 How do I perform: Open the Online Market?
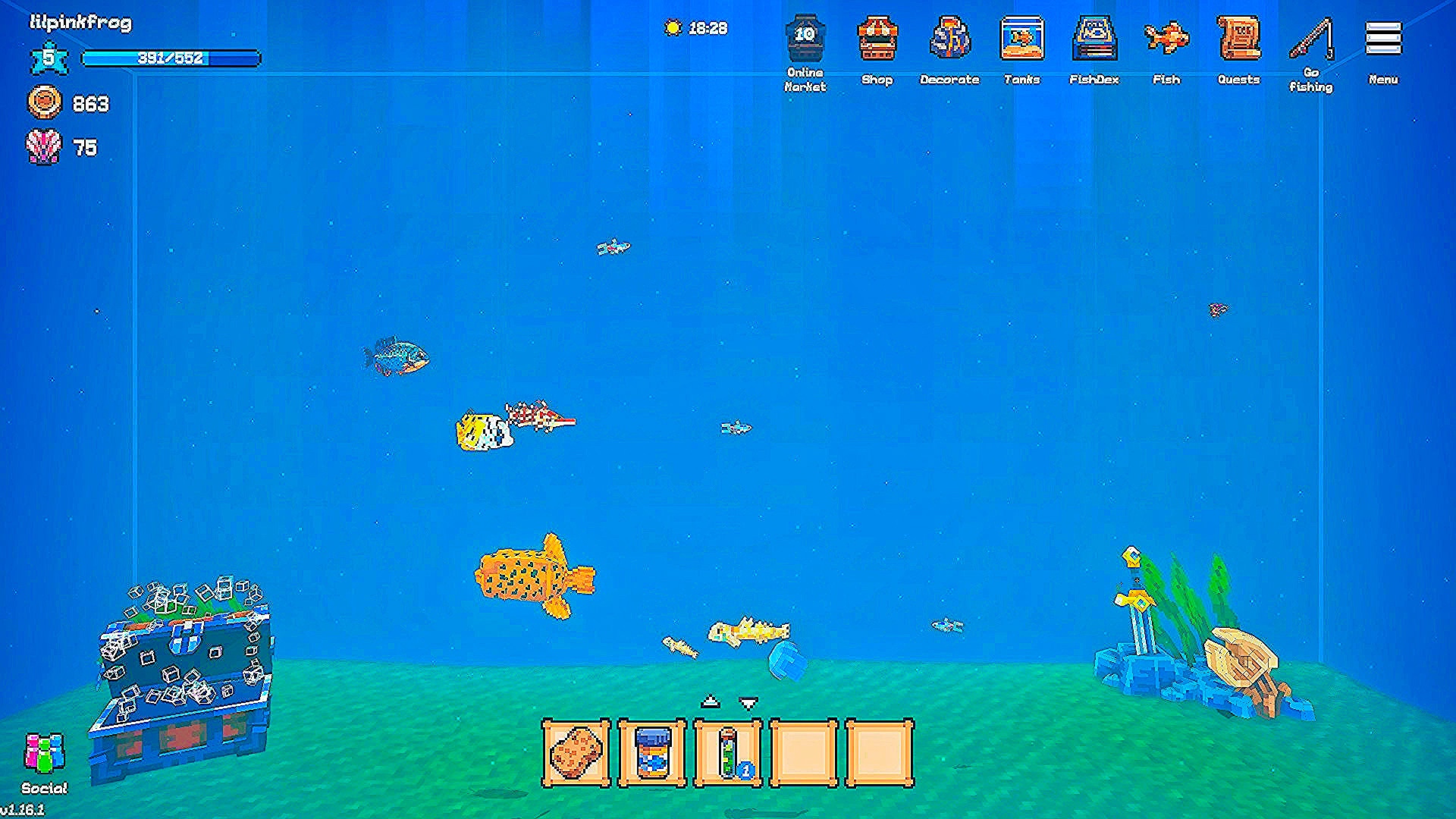(805, 39)
